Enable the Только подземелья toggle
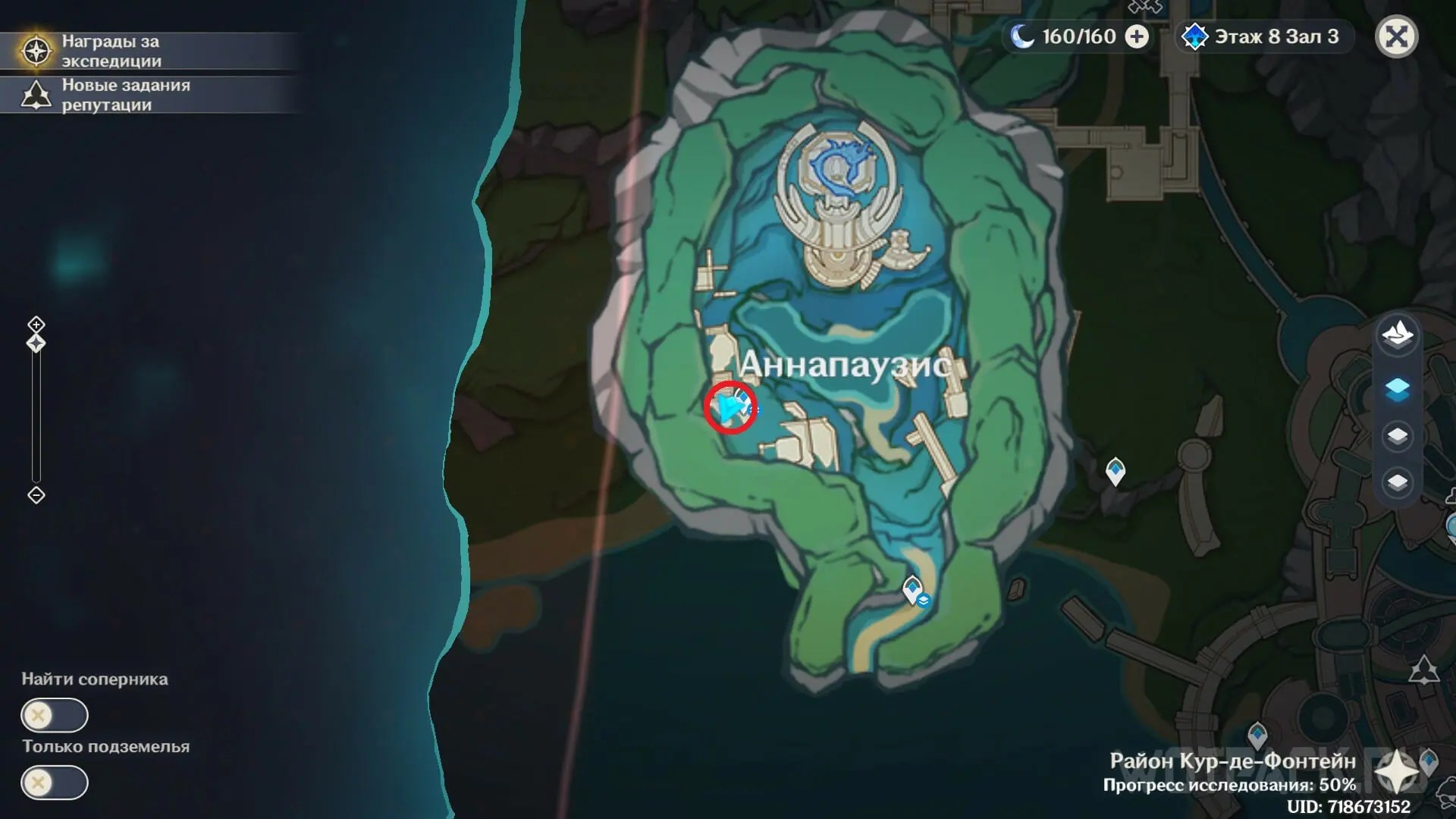The image size is (1456, 819). point(53,783)
